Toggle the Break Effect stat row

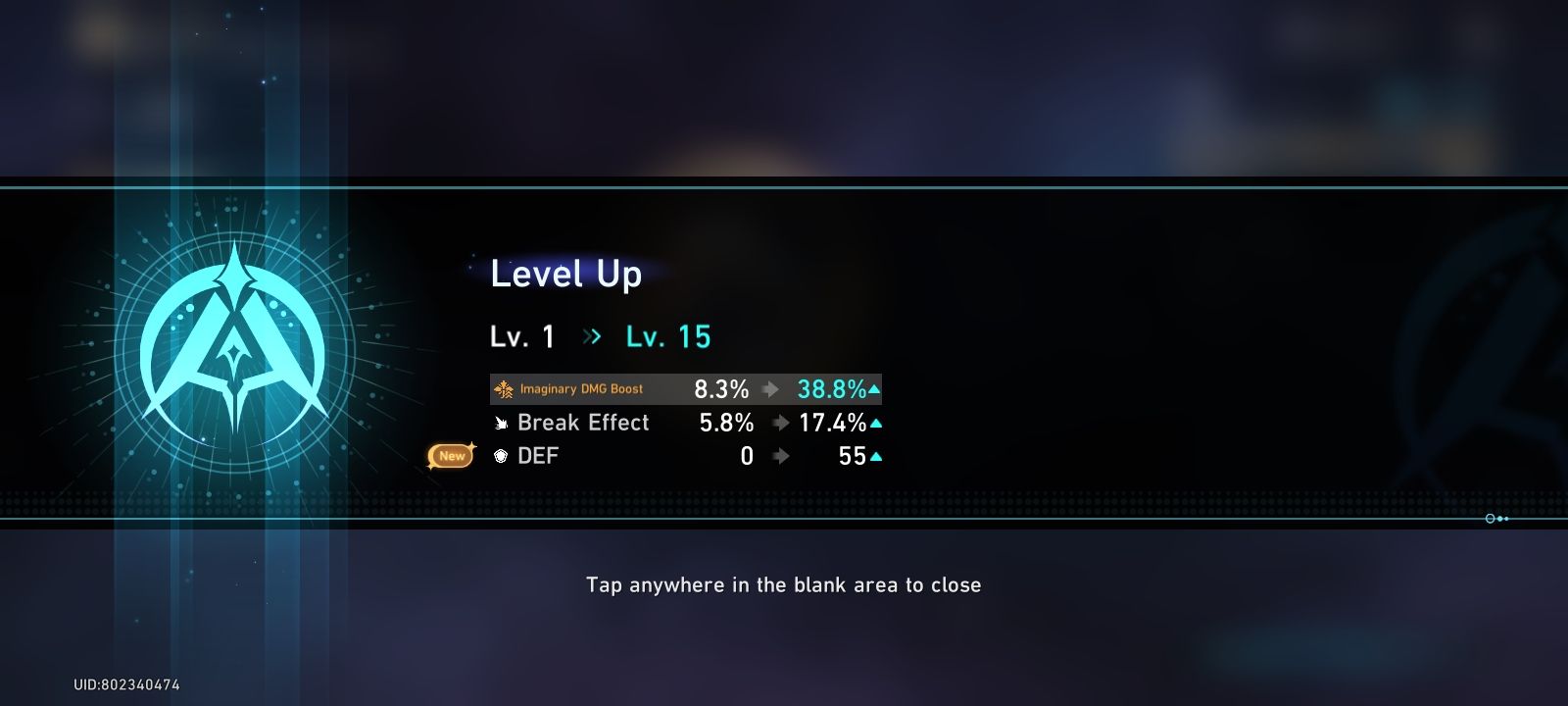click(684, 423)
